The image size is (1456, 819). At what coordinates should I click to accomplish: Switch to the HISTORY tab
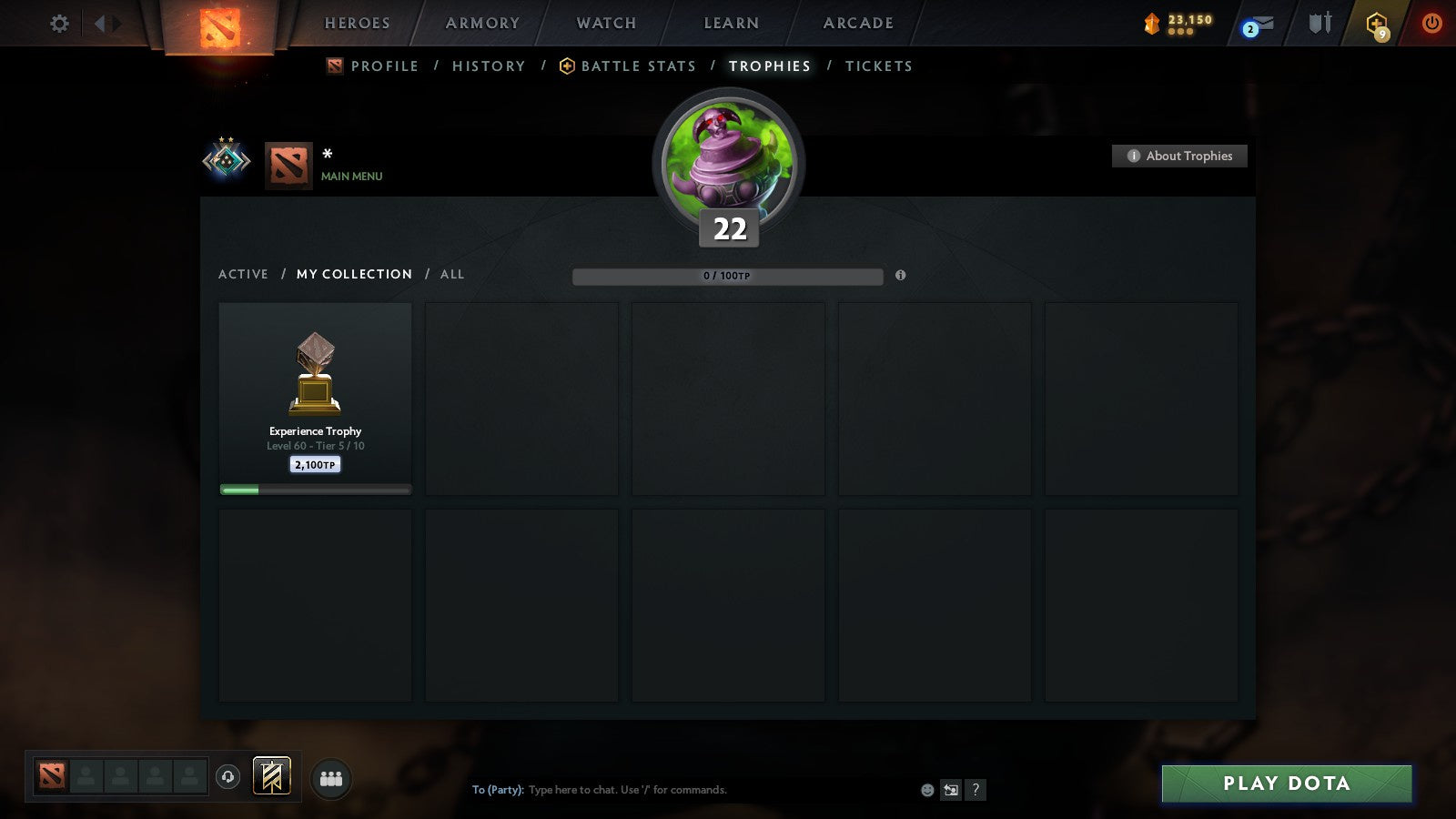pos(489,66)
